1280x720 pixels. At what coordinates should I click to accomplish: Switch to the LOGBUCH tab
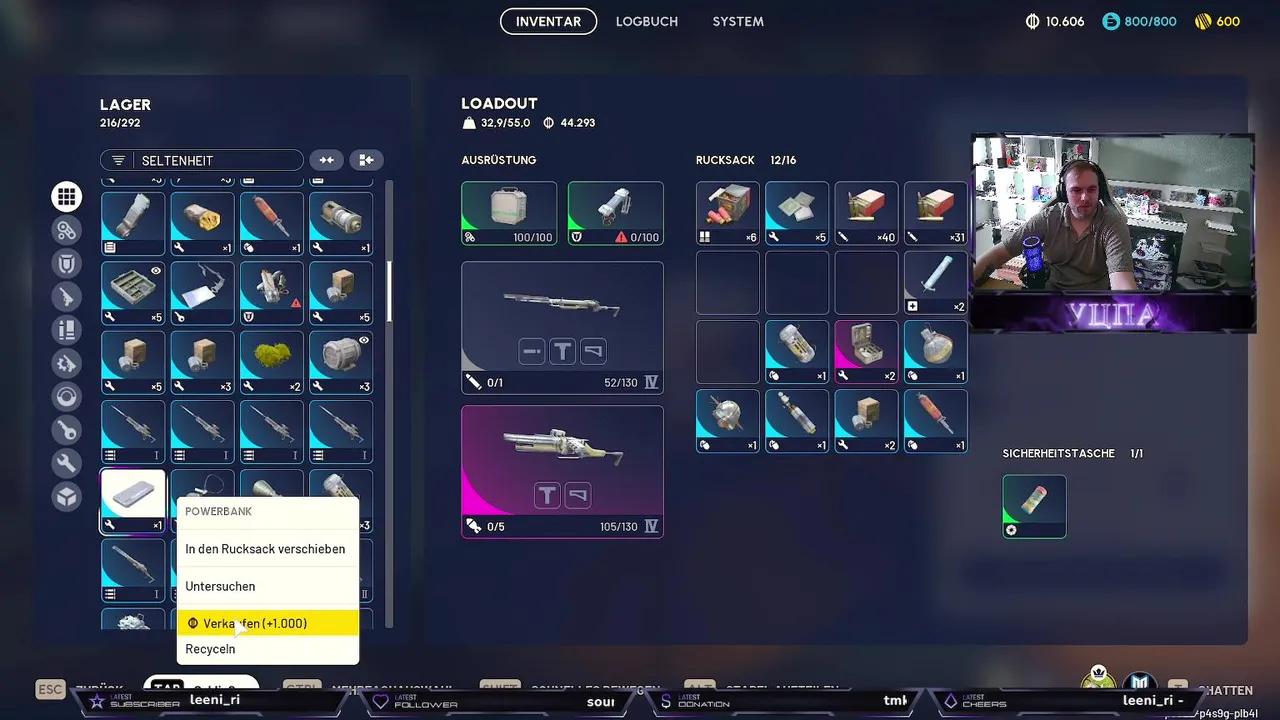[x=646, y=21]
